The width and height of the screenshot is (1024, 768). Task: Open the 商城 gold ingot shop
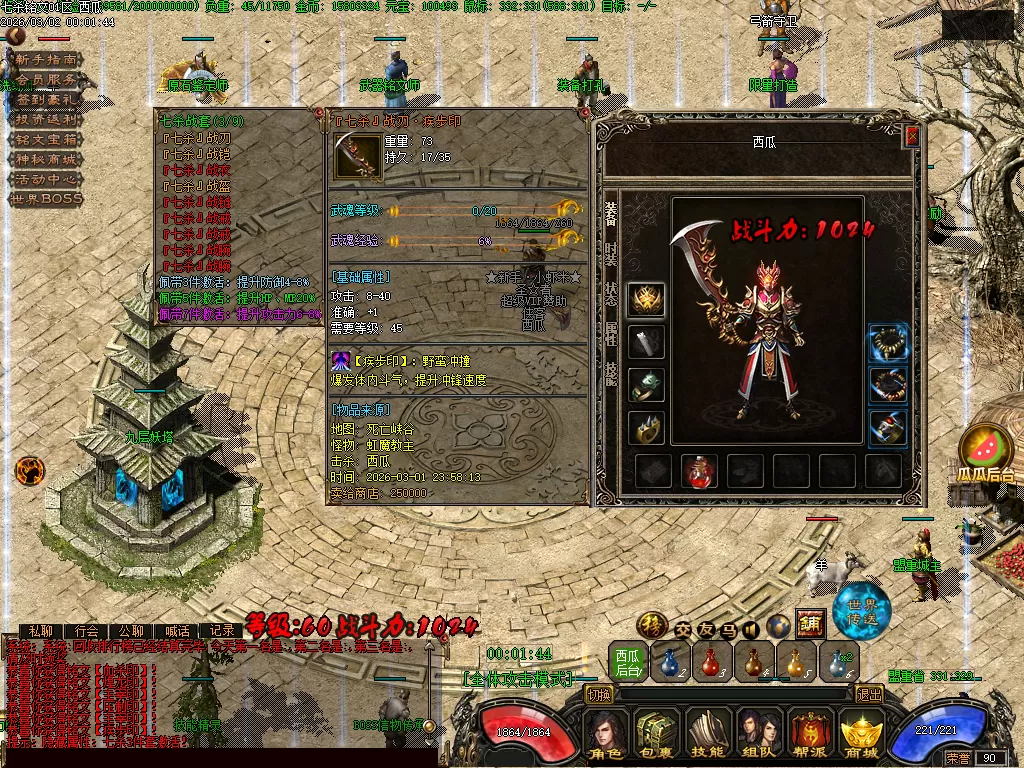(x=861, y=737)
